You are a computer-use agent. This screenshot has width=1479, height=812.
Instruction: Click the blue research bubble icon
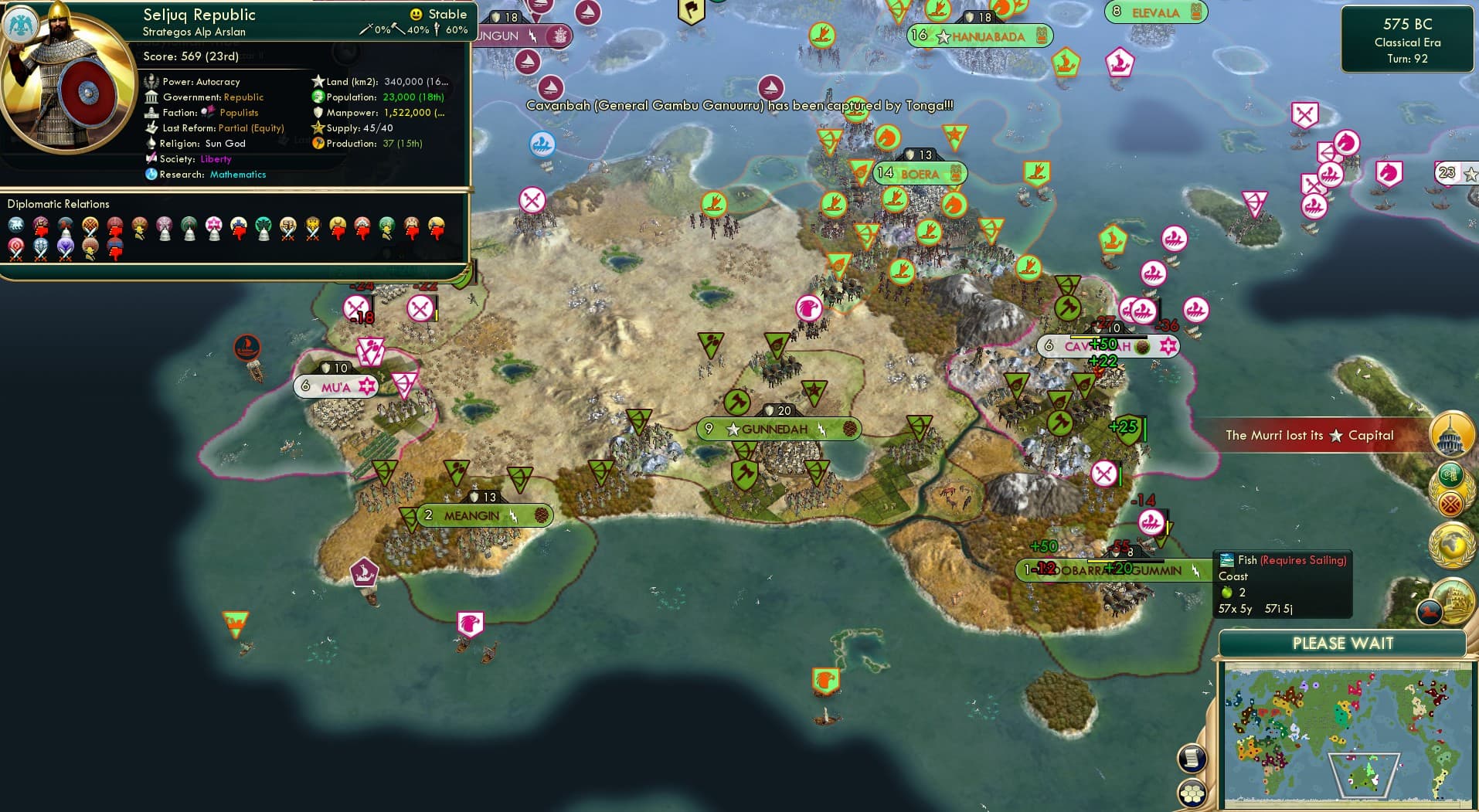[x=151, y=174]
